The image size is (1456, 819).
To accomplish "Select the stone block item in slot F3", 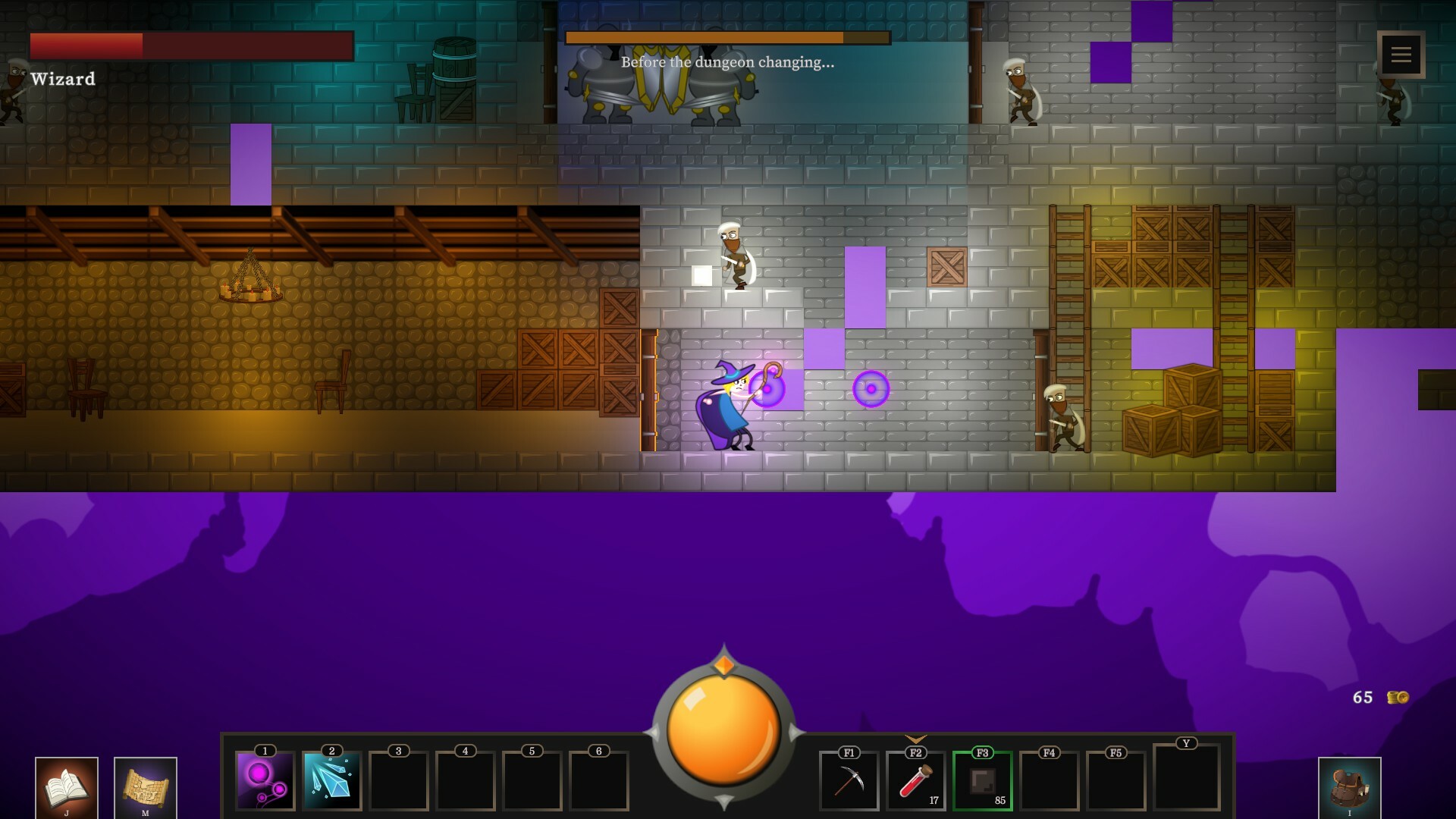I will [982, 783].
